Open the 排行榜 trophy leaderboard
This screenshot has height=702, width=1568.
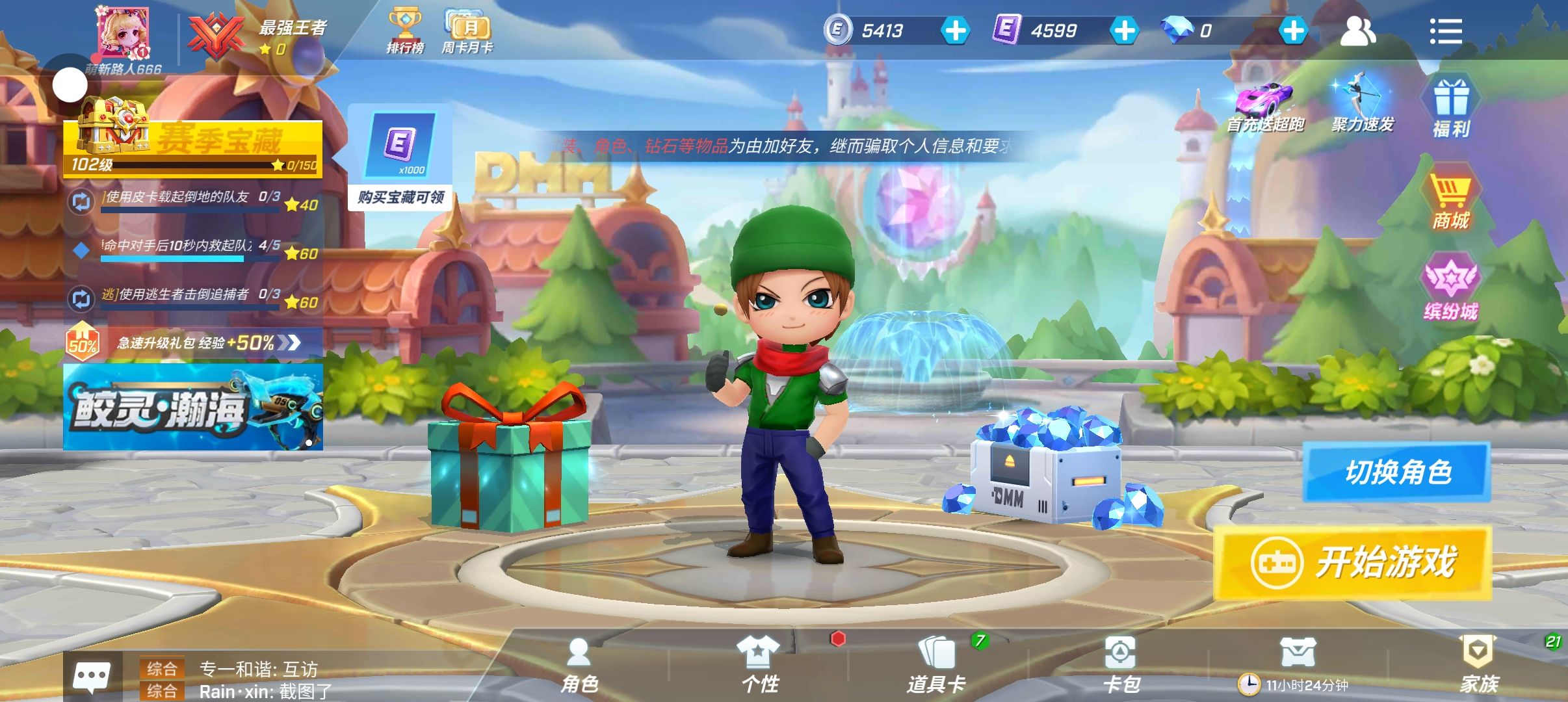[x=405, y=31]
